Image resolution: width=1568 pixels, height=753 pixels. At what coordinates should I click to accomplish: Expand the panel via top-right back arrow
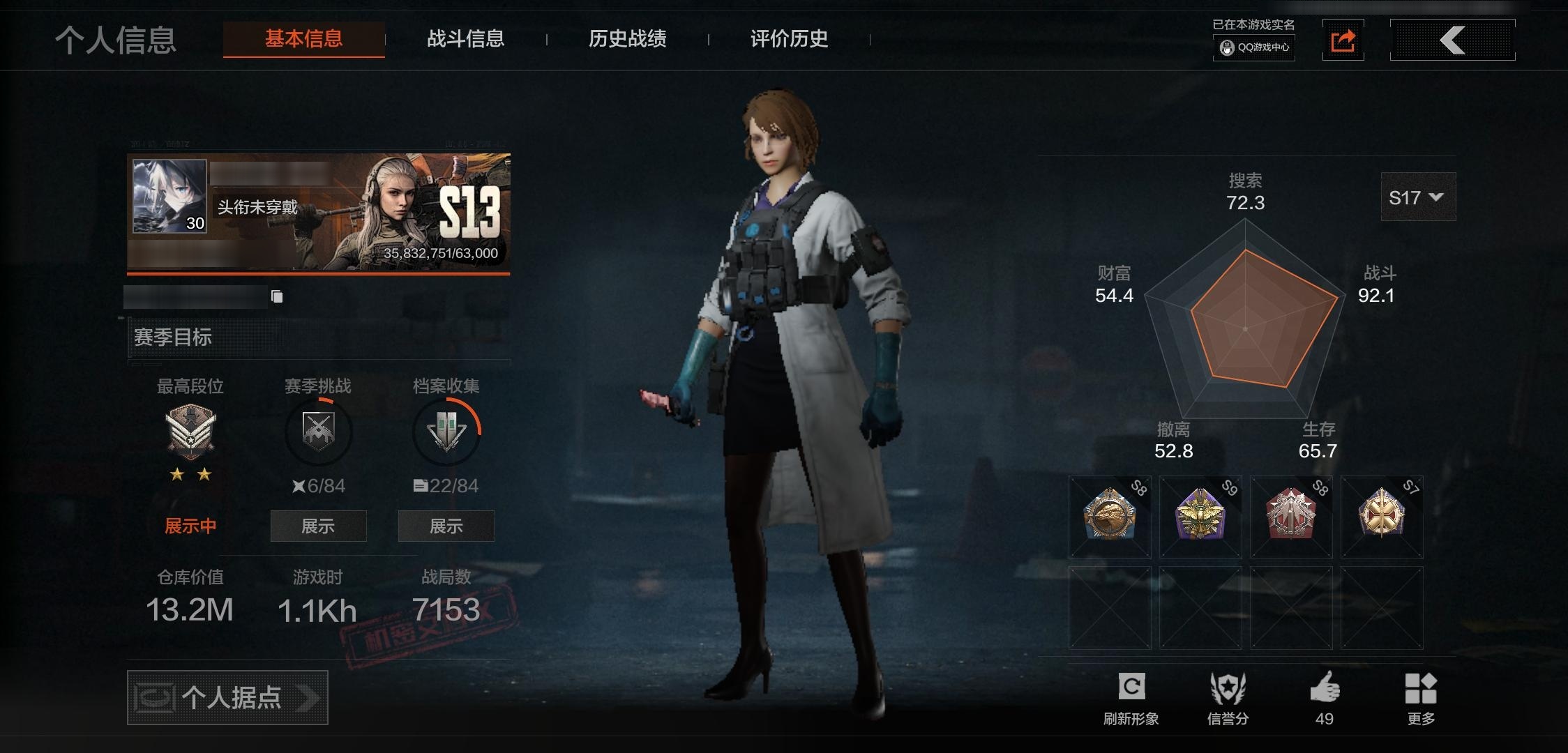(x=1452, y=40)
